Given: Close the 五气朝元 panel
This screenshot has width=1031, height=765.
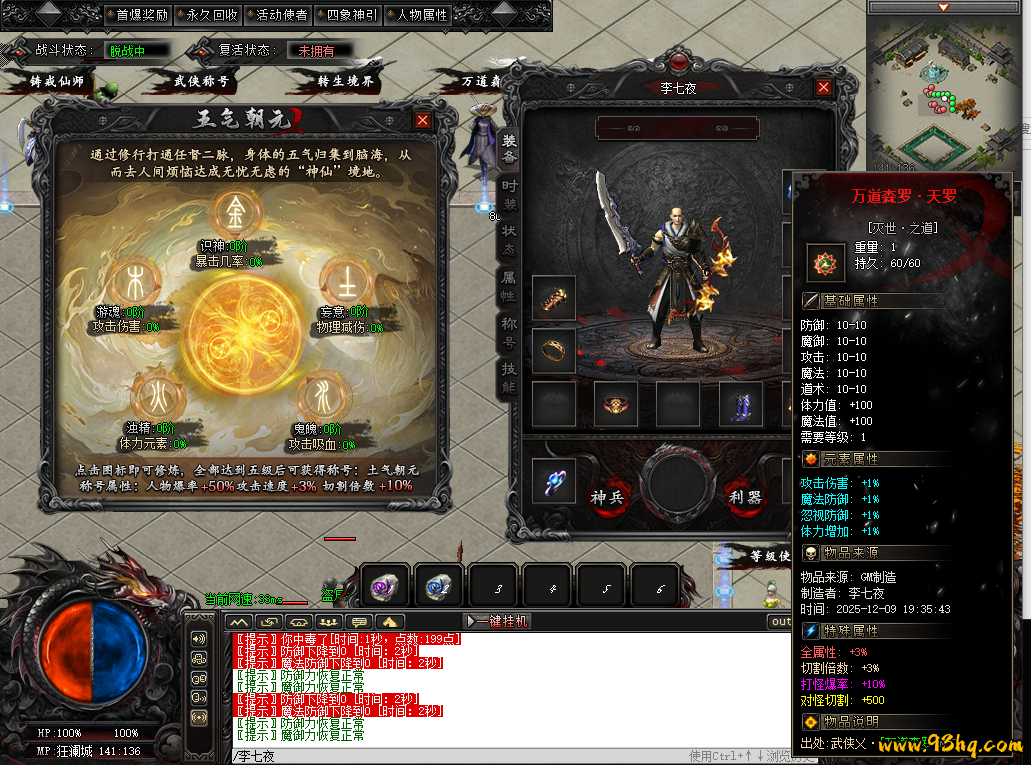Looking at the screenshot, I should click(423, 120).
